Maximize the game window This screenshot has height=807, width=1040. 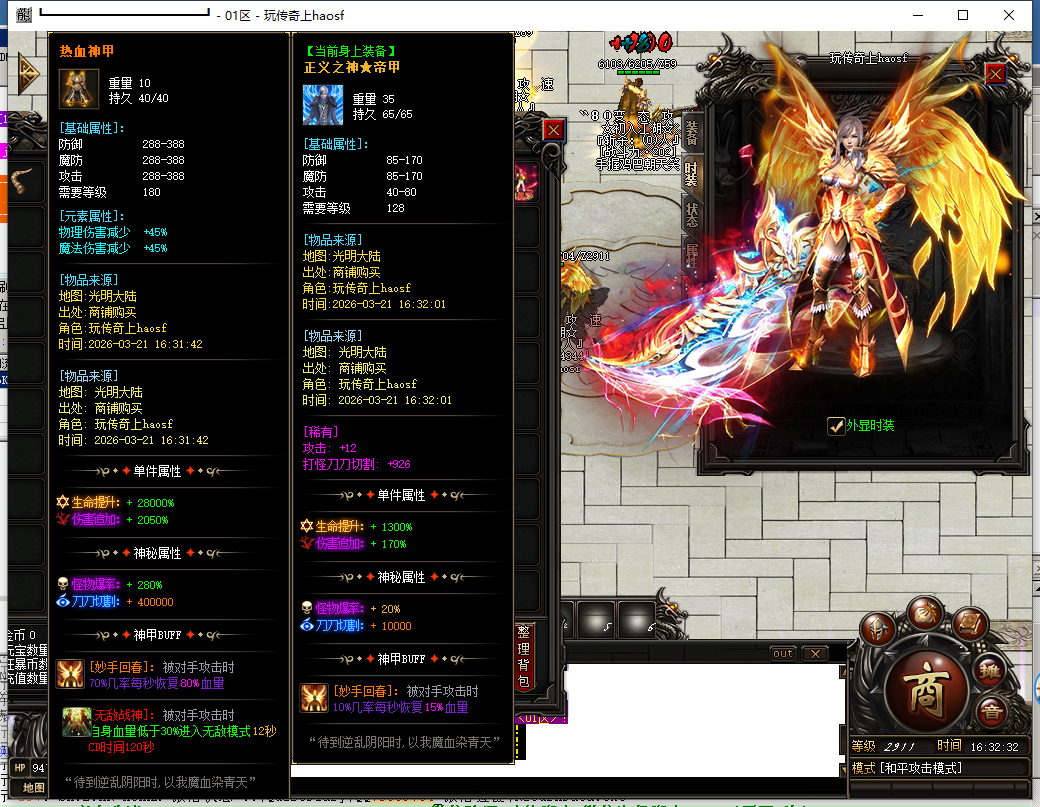coord(963,15)
